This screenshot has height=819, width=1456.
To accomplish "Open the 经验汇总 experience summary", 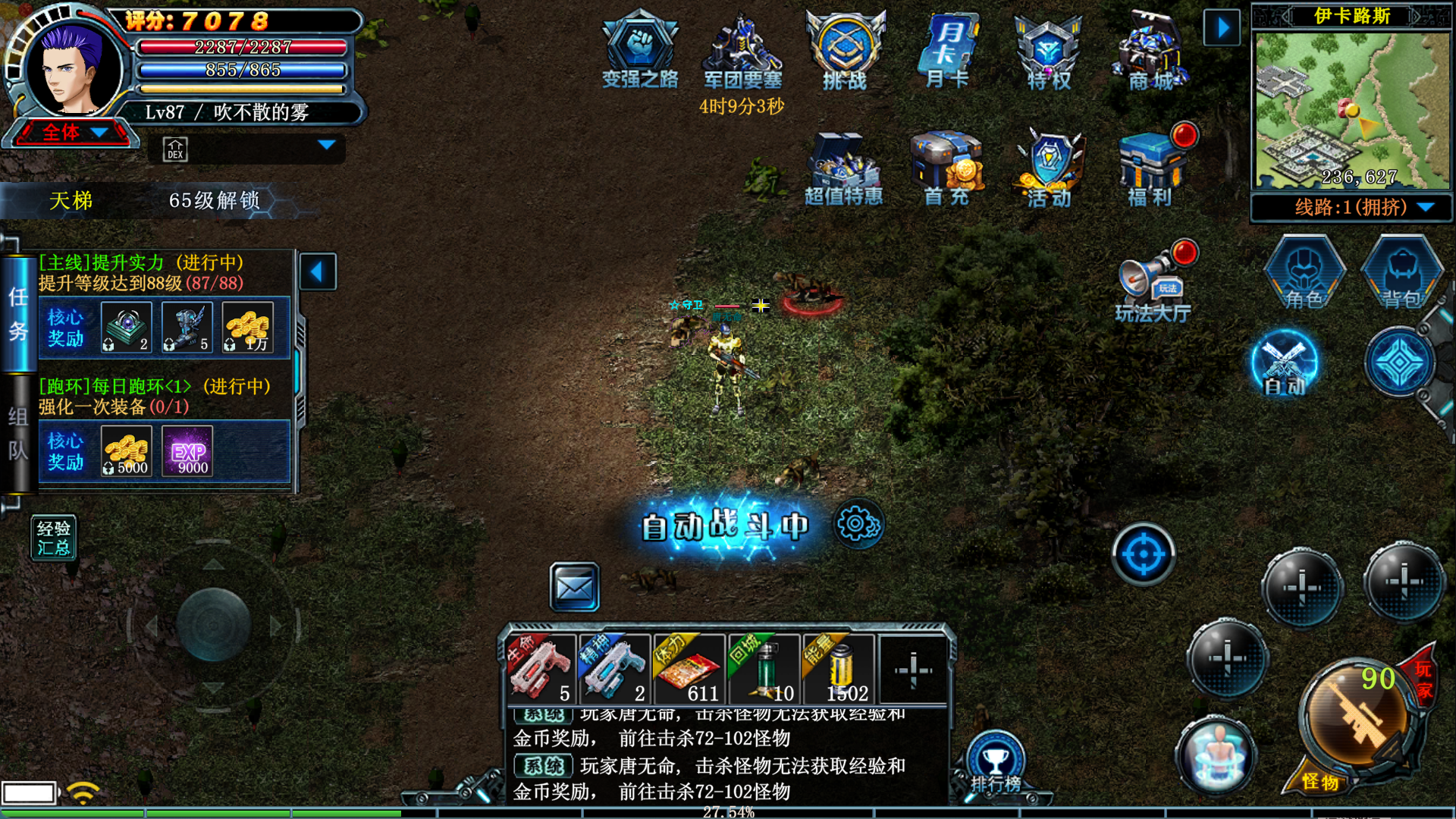I will (x=53, y=538).
